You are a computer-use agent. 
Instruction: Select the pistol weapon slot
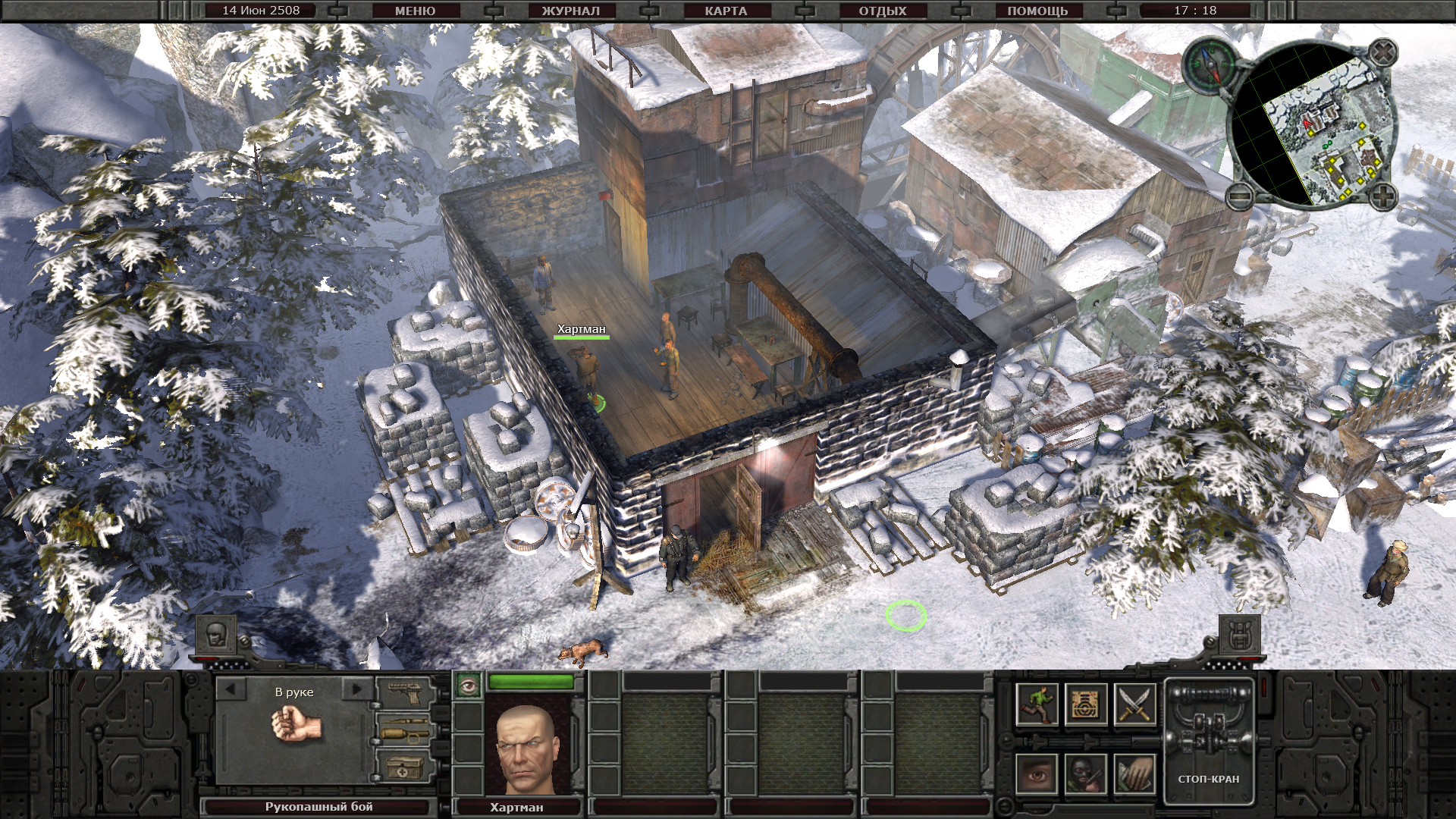pyautogui.click(x=405, y=692)
